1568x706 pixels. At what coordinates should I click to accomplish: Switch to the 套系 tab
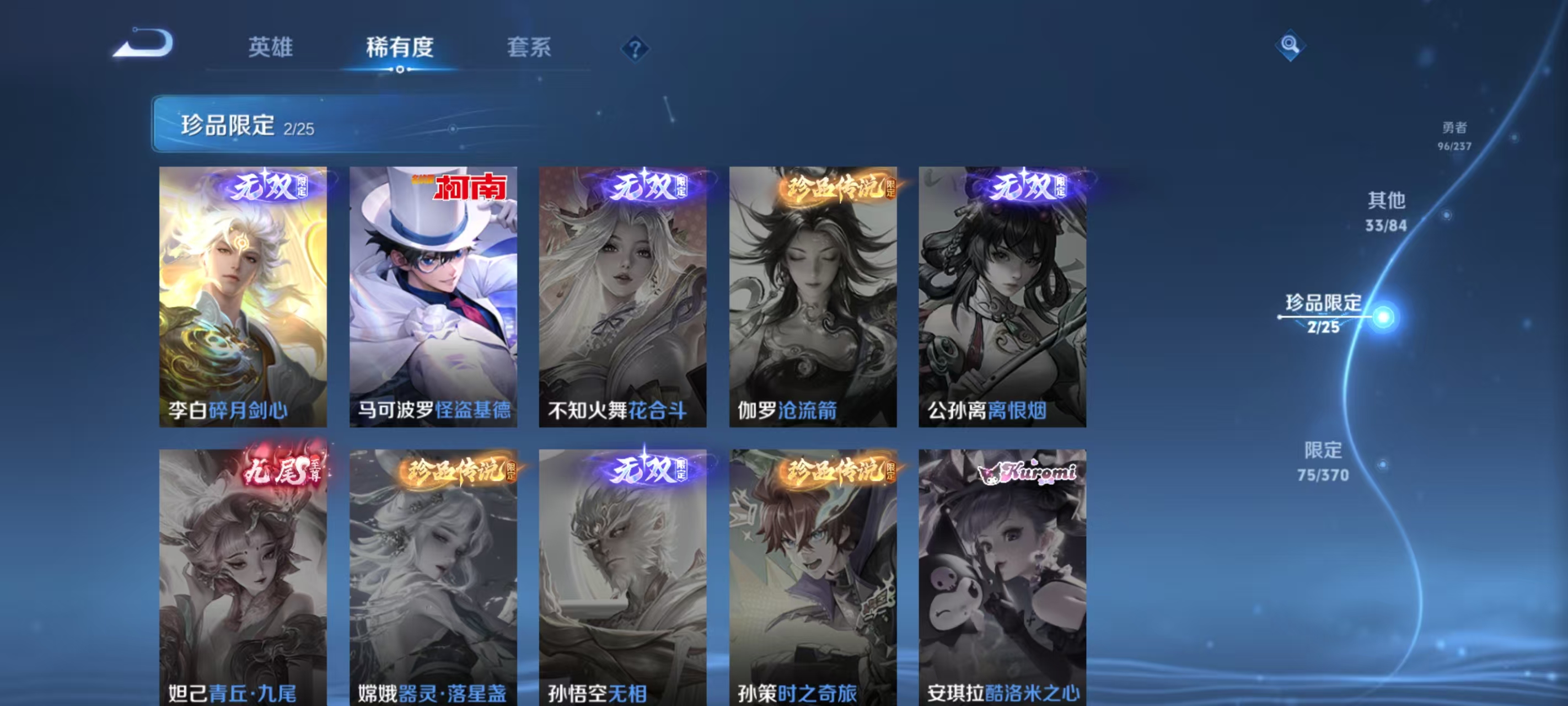529,49
